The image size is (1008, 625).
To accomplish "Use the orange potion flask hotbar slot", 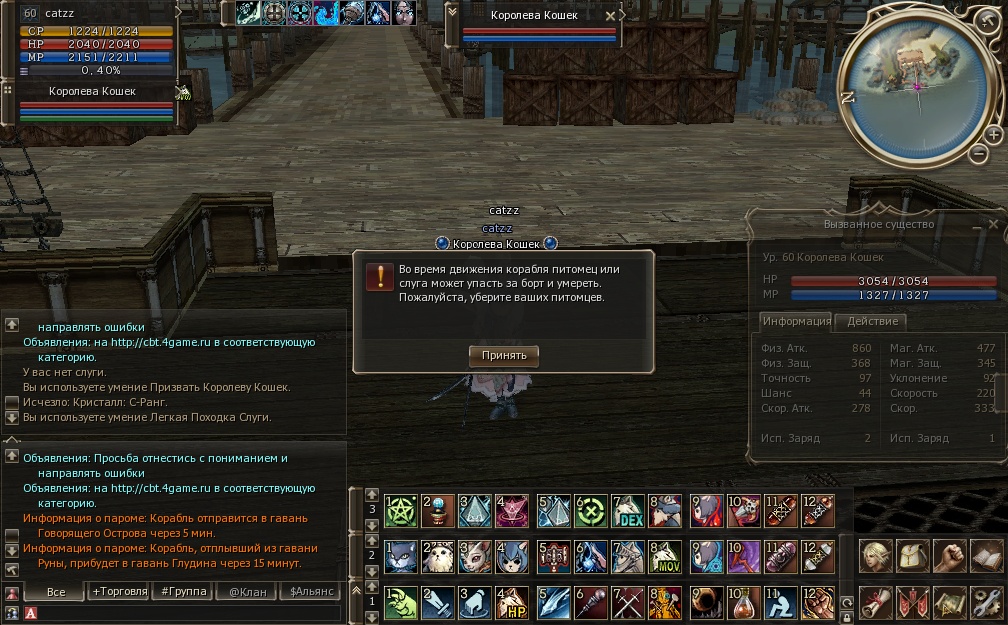I will pyautogui.click(x=743, y=603).
